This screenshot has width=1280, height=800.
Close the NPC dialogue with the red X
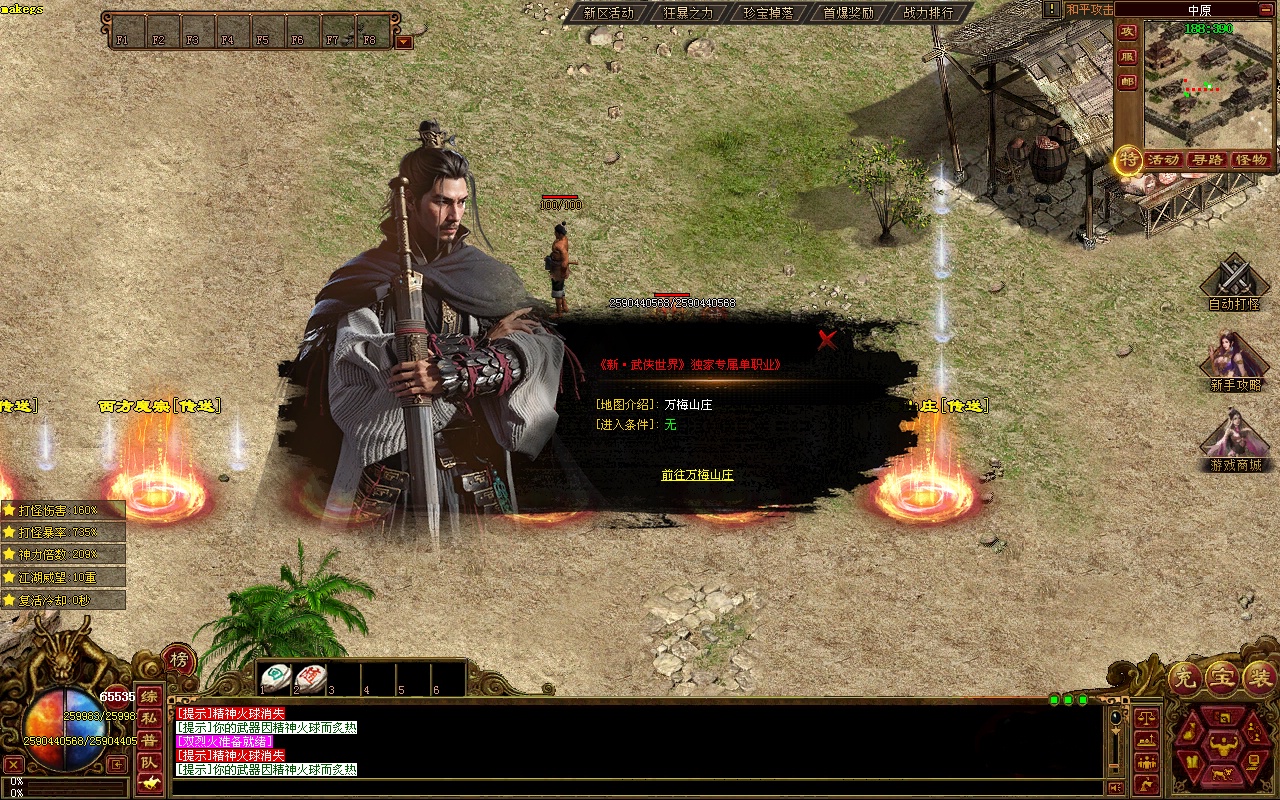(827, 340)
